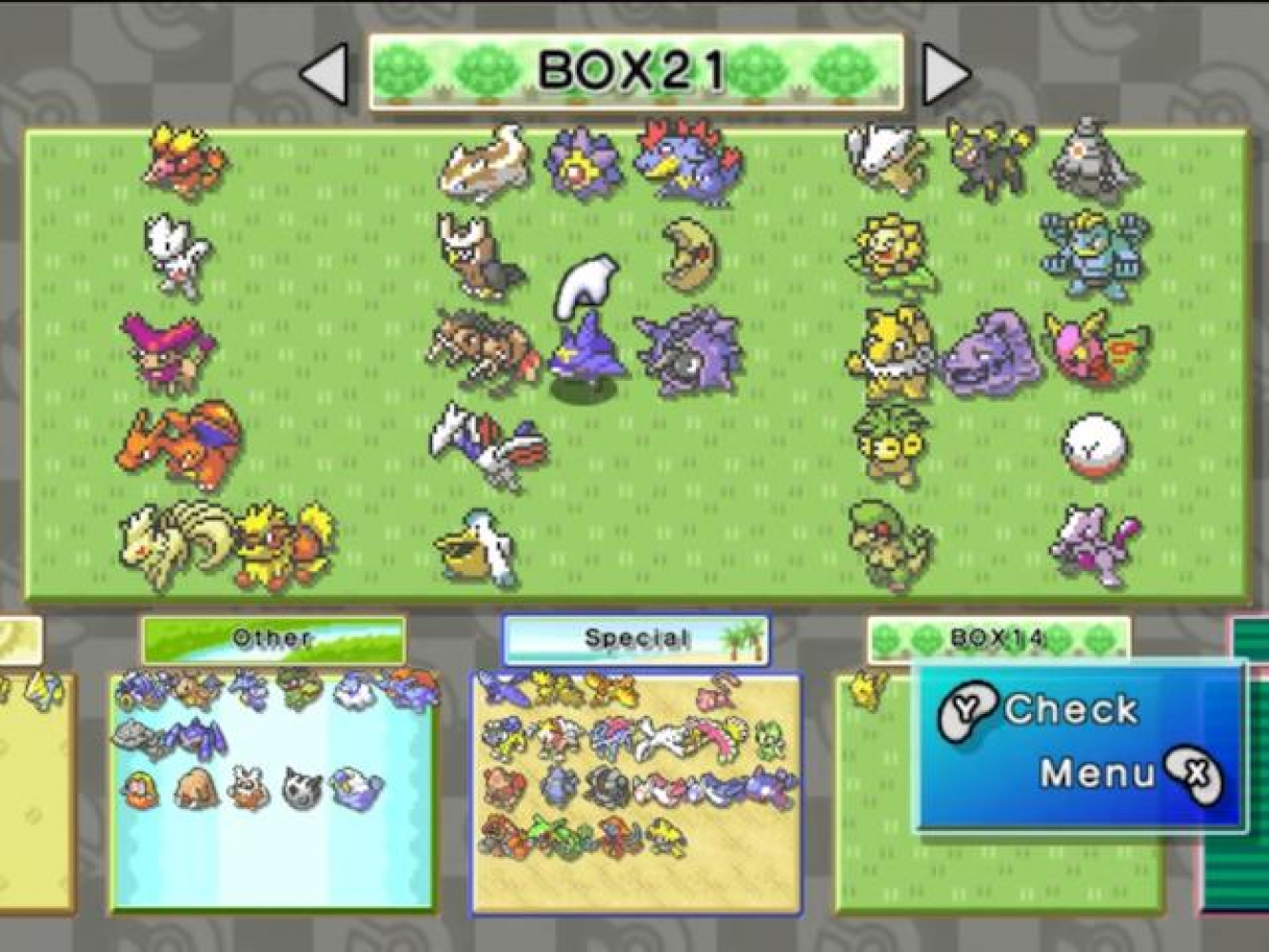
Task: Select Flareon in the box
Action: (x=284, y=545)
